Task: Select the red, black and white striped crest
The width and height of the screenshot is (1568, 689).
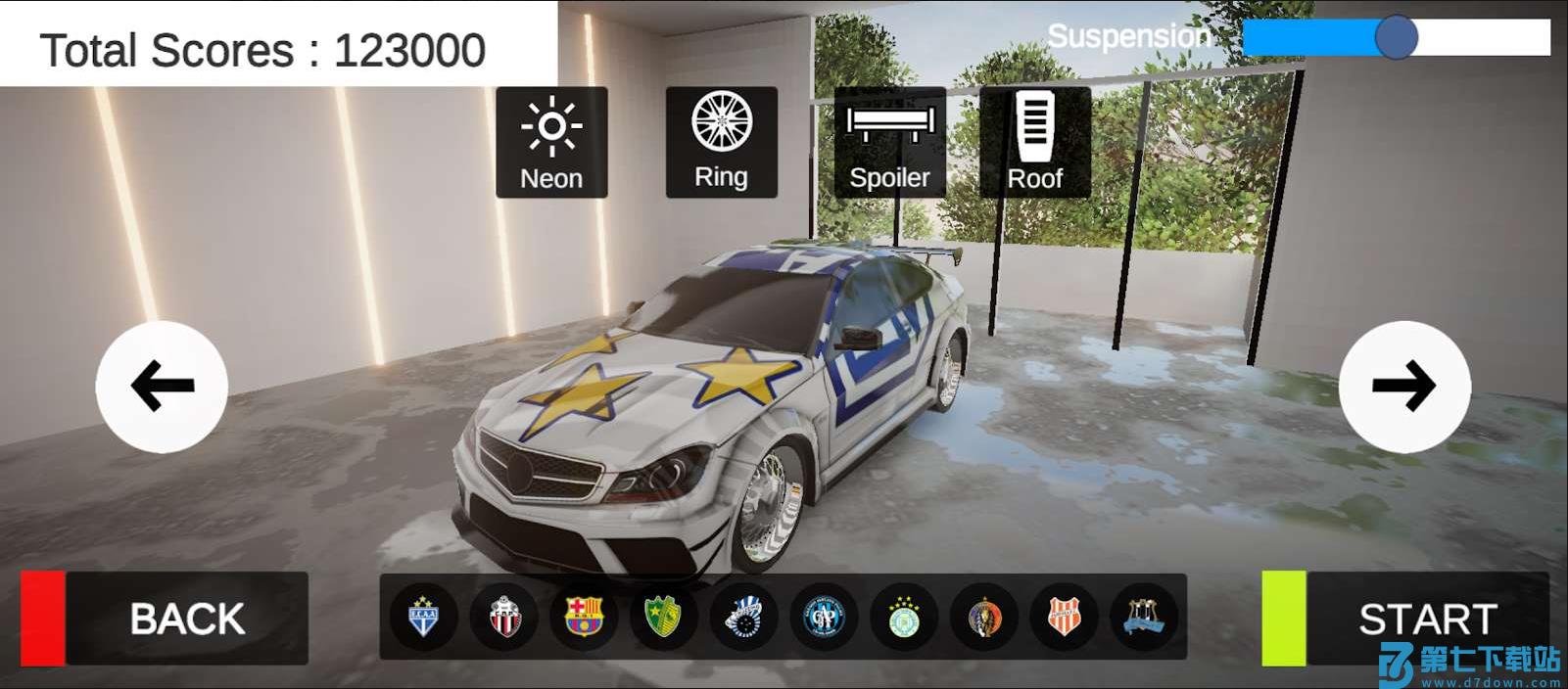Action: click(504, 618)
